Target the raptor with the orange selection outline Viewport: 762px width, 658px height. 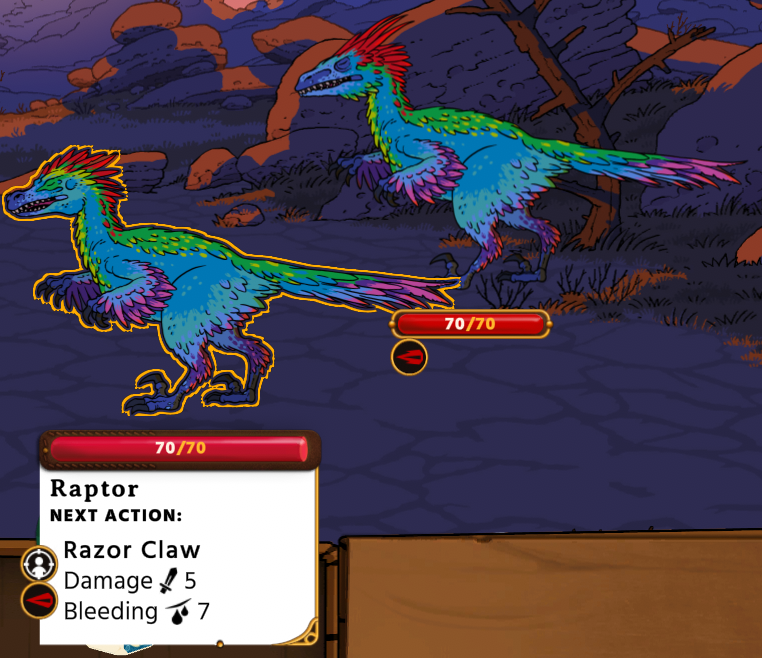click(x=190, y=290)
